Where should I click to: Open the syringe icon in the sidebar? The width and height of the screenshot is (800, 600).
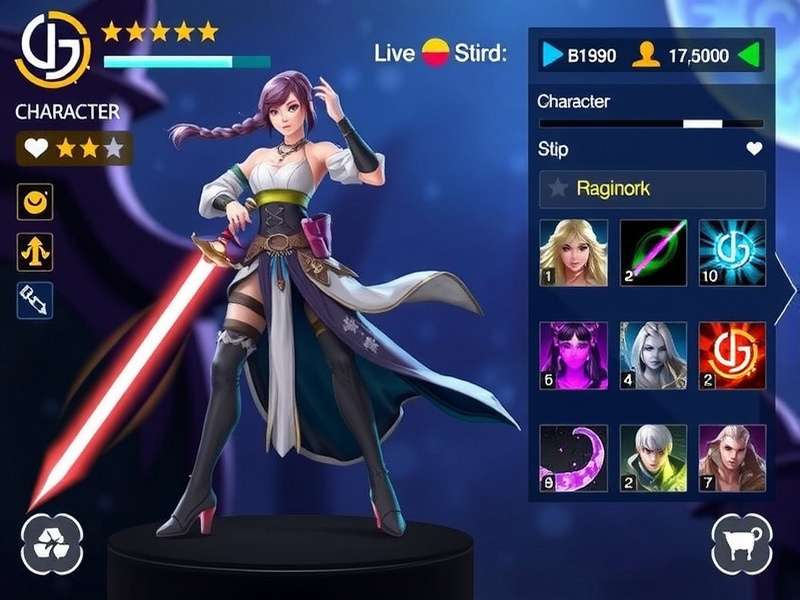(x=35, y=299)
